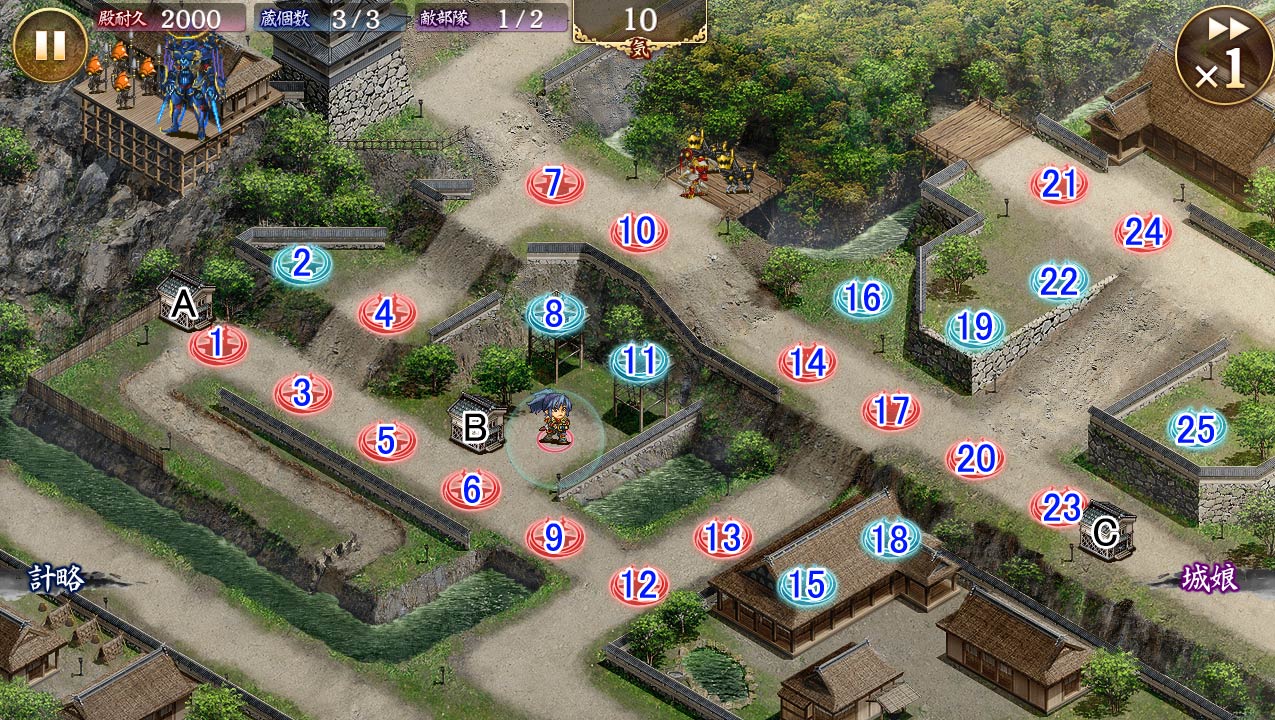Choose red placement tile 23
1275x720 pixels.
(1059, 507)
